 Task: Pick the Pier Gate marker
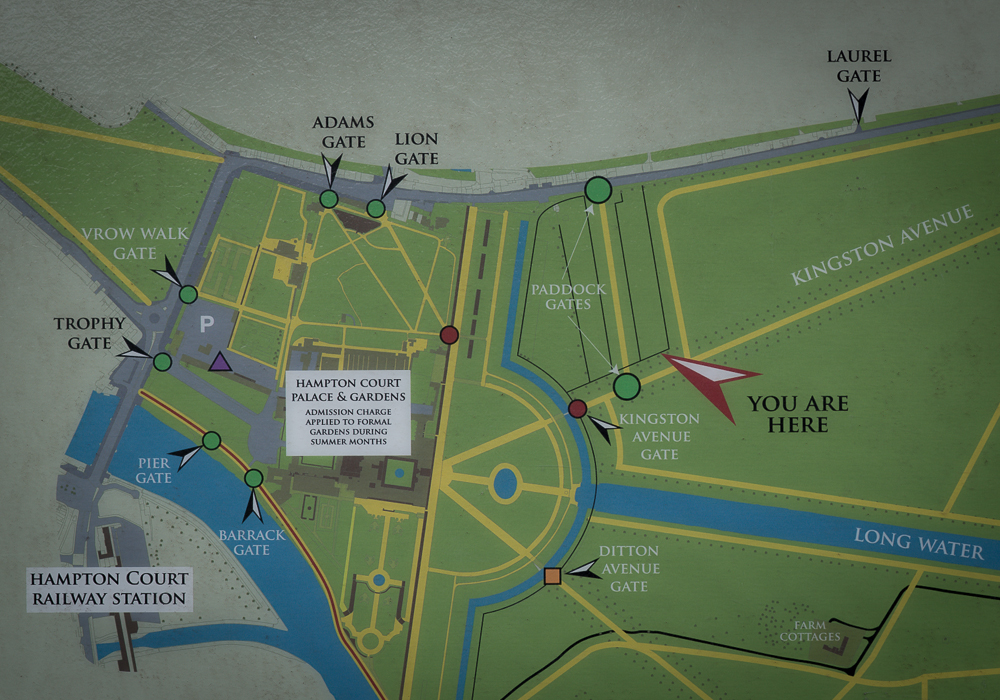coord(211,440)
